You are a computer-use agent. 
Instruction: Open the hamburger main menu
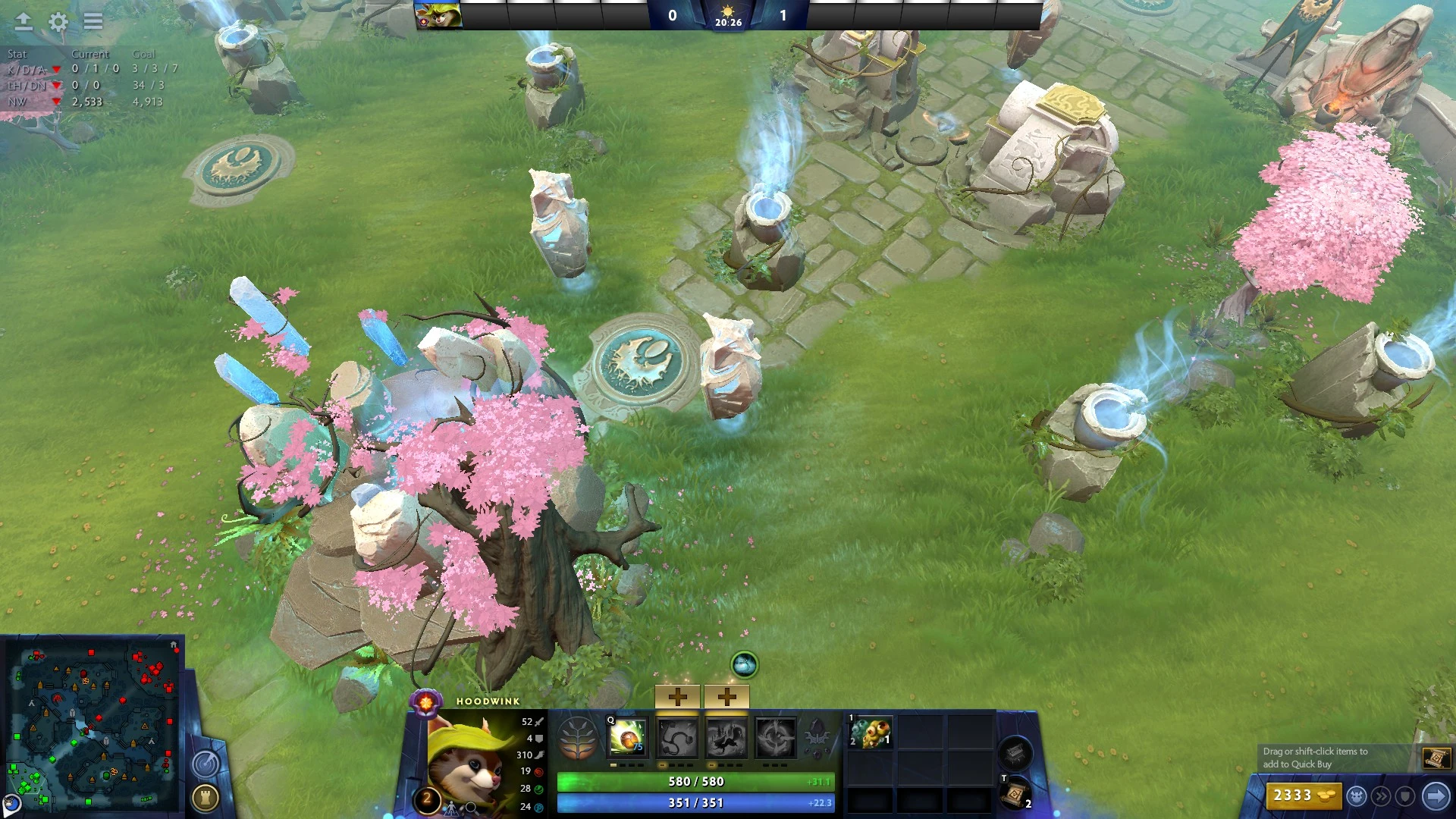tap(93, 22)
